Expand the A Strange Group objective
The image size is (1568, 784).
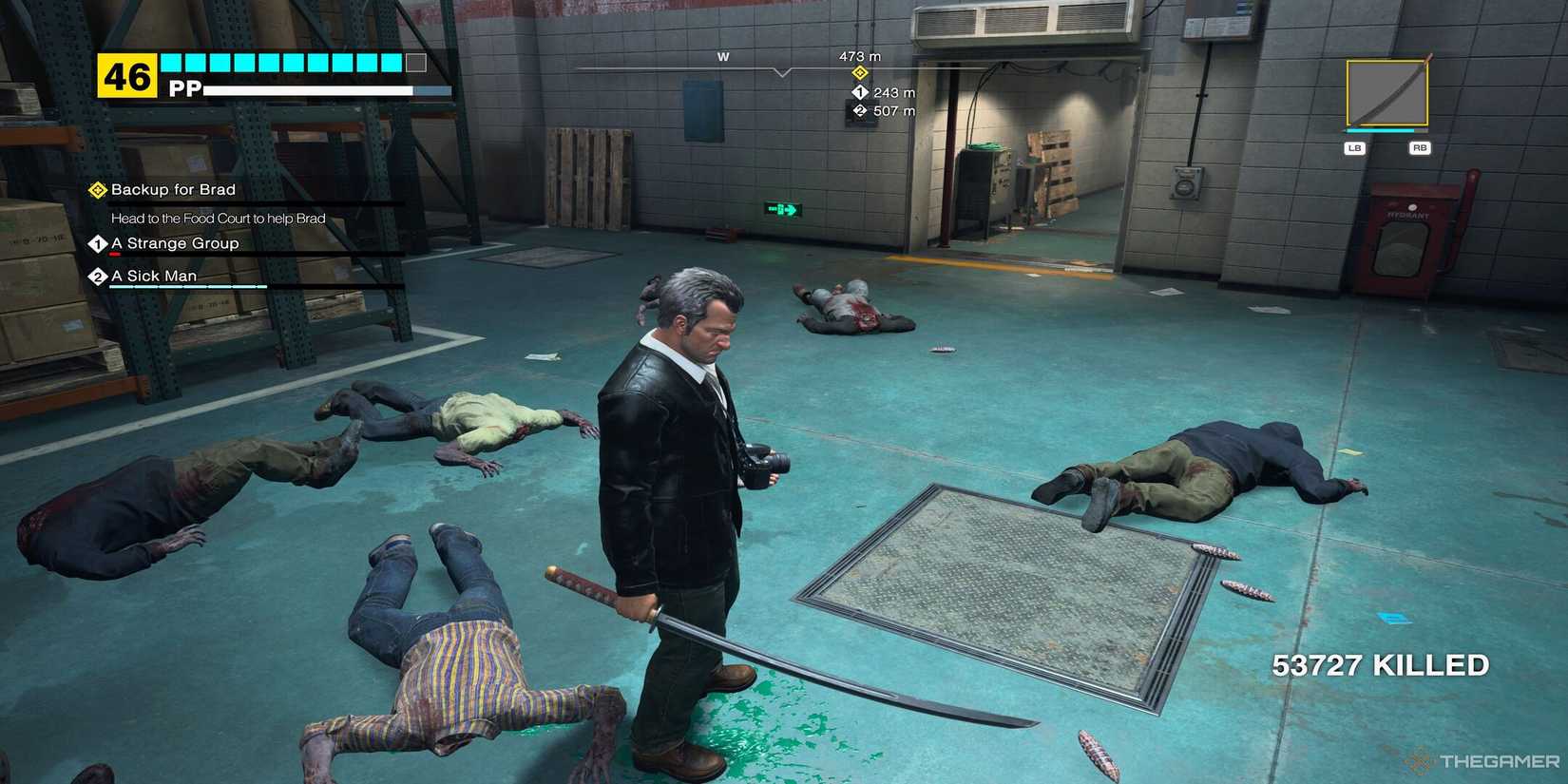(175, 243)
